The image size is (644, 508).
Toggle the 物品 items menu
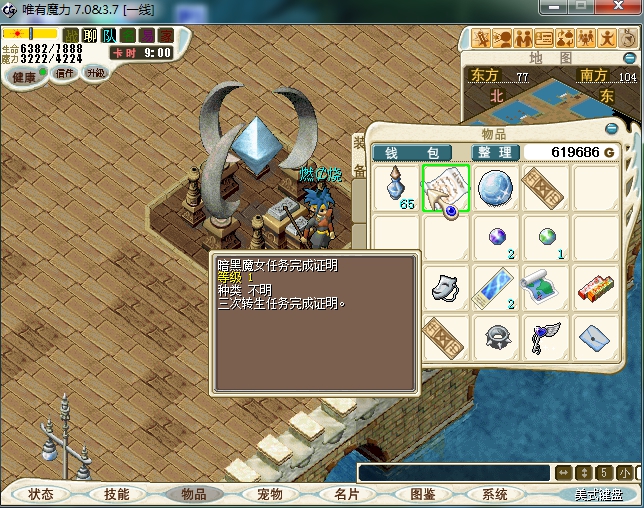coord(194,494)
